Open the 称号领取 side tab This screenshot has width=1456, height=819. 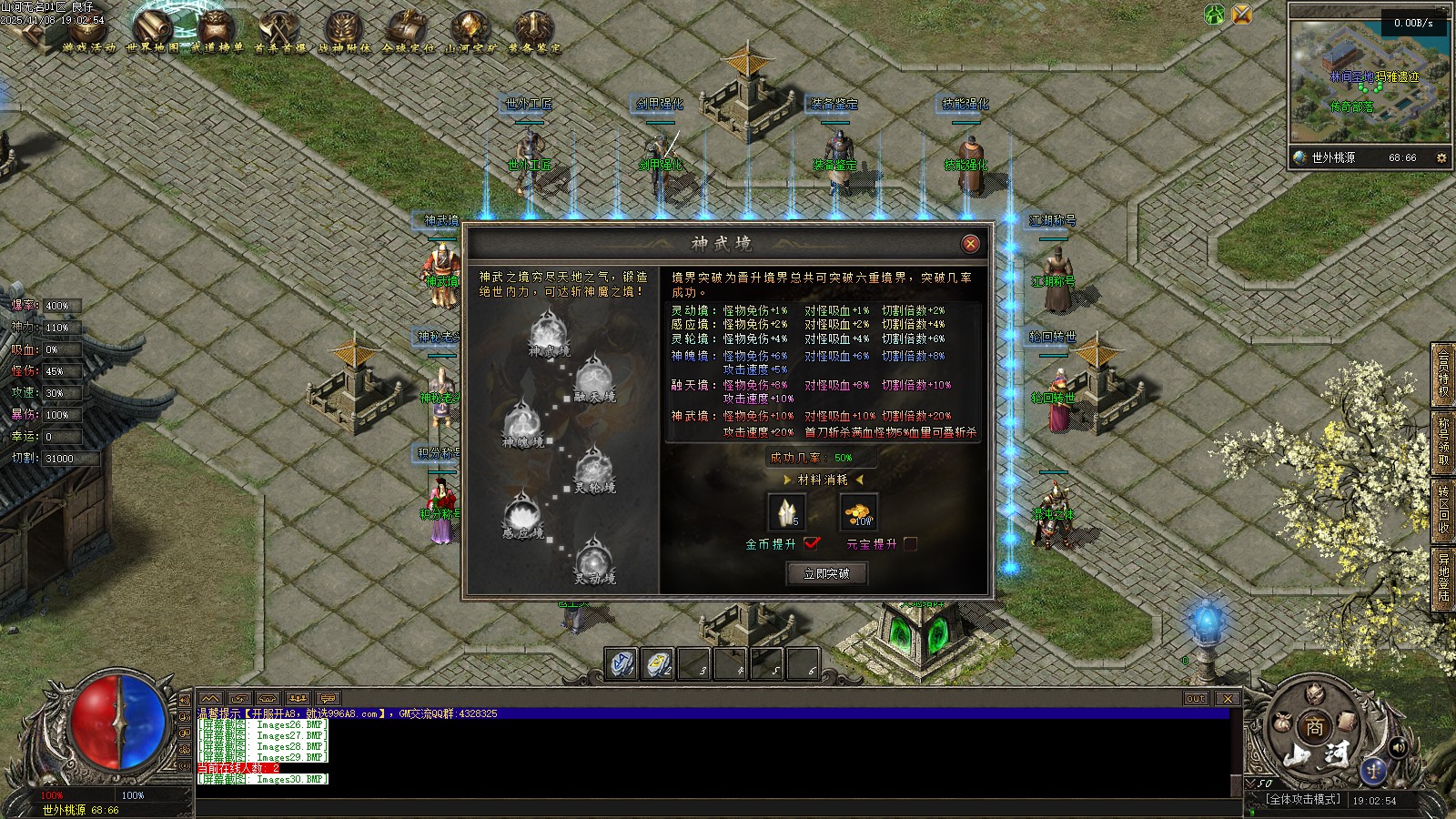coord(1443,442)
